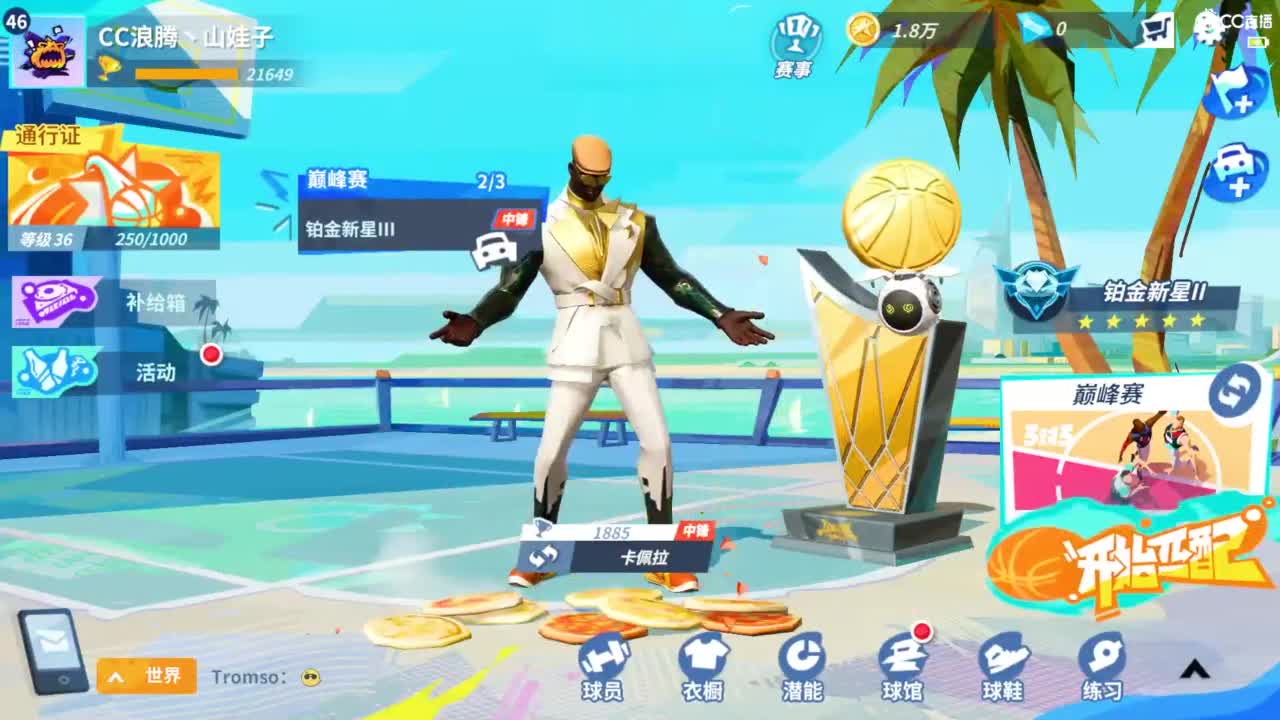This screenshot has height=720, width=1280.
Task: Open the flag add icon on right edge
Action: point(1237,90)
